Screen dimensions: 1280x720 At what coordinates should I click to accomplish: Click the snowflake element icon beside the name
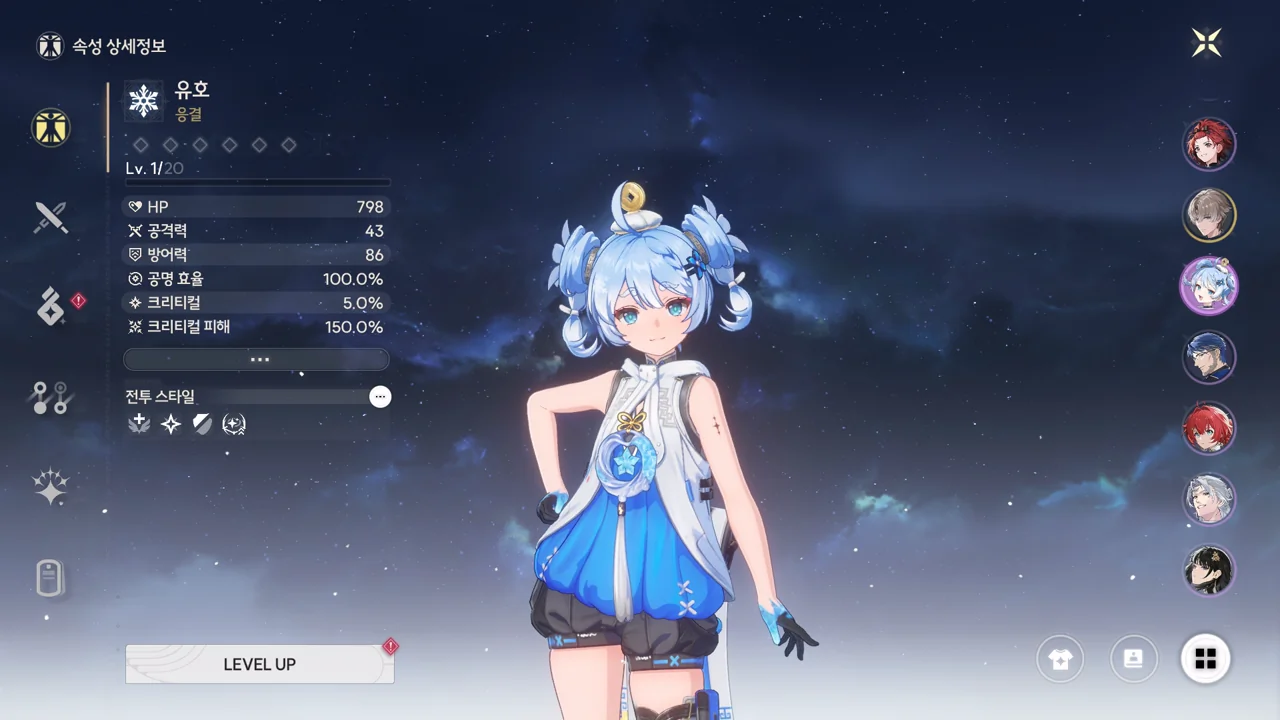[x=145, y=101]
